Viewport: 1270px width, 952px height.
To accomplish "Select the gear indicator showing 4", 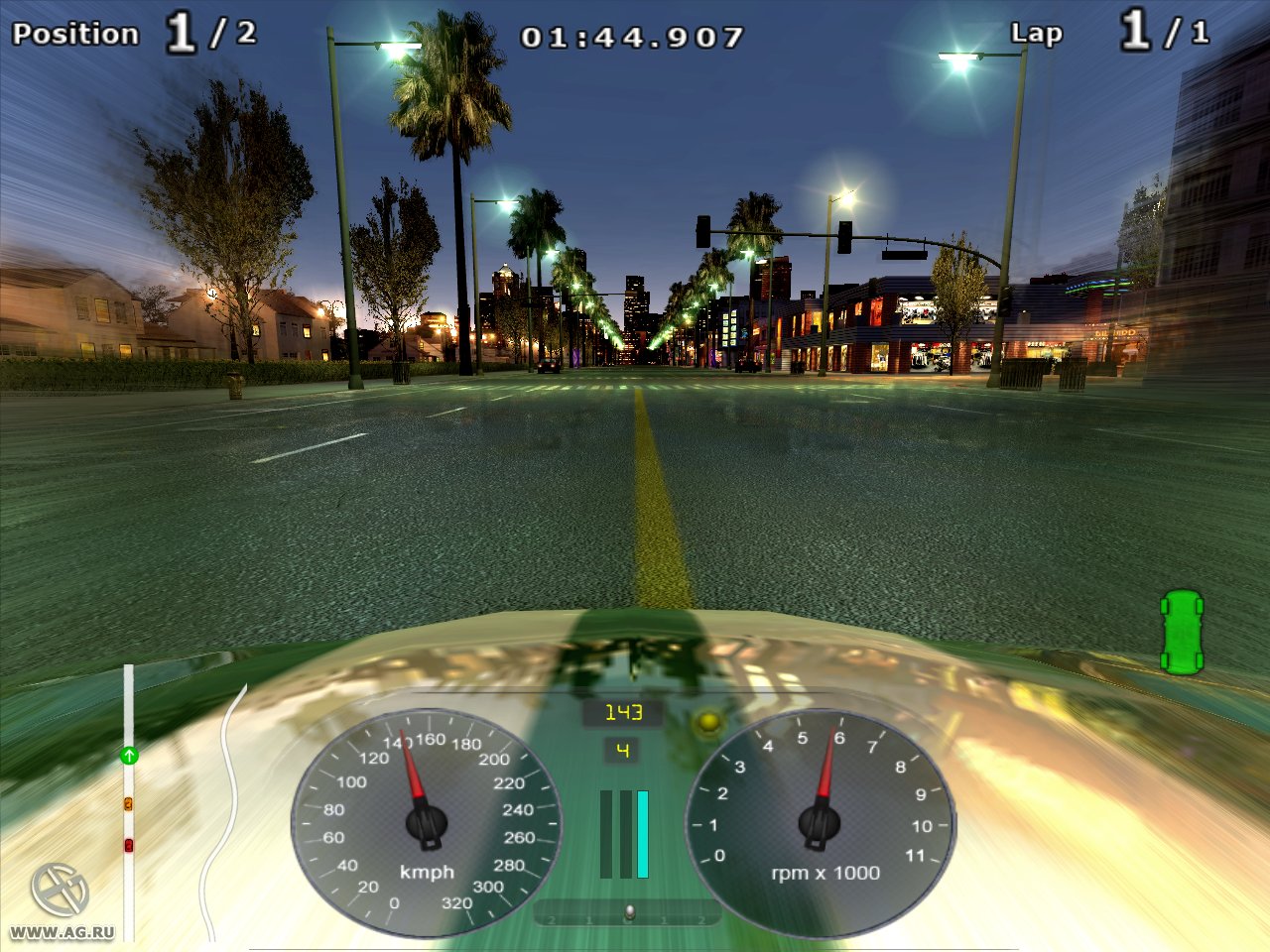I will [x=621, y=750].
